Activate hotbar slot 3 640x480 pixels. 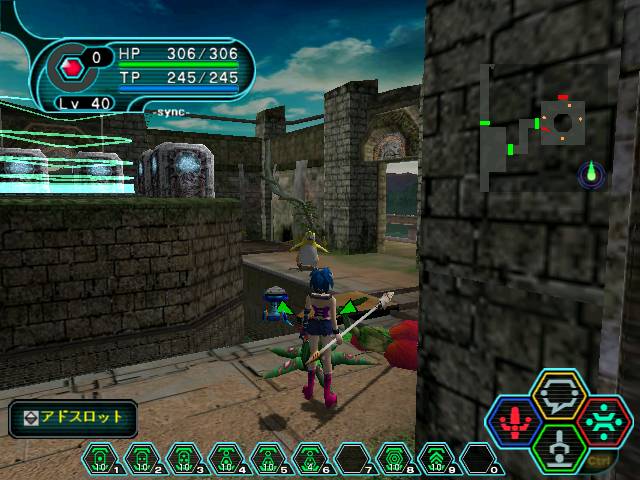point(184,460)
